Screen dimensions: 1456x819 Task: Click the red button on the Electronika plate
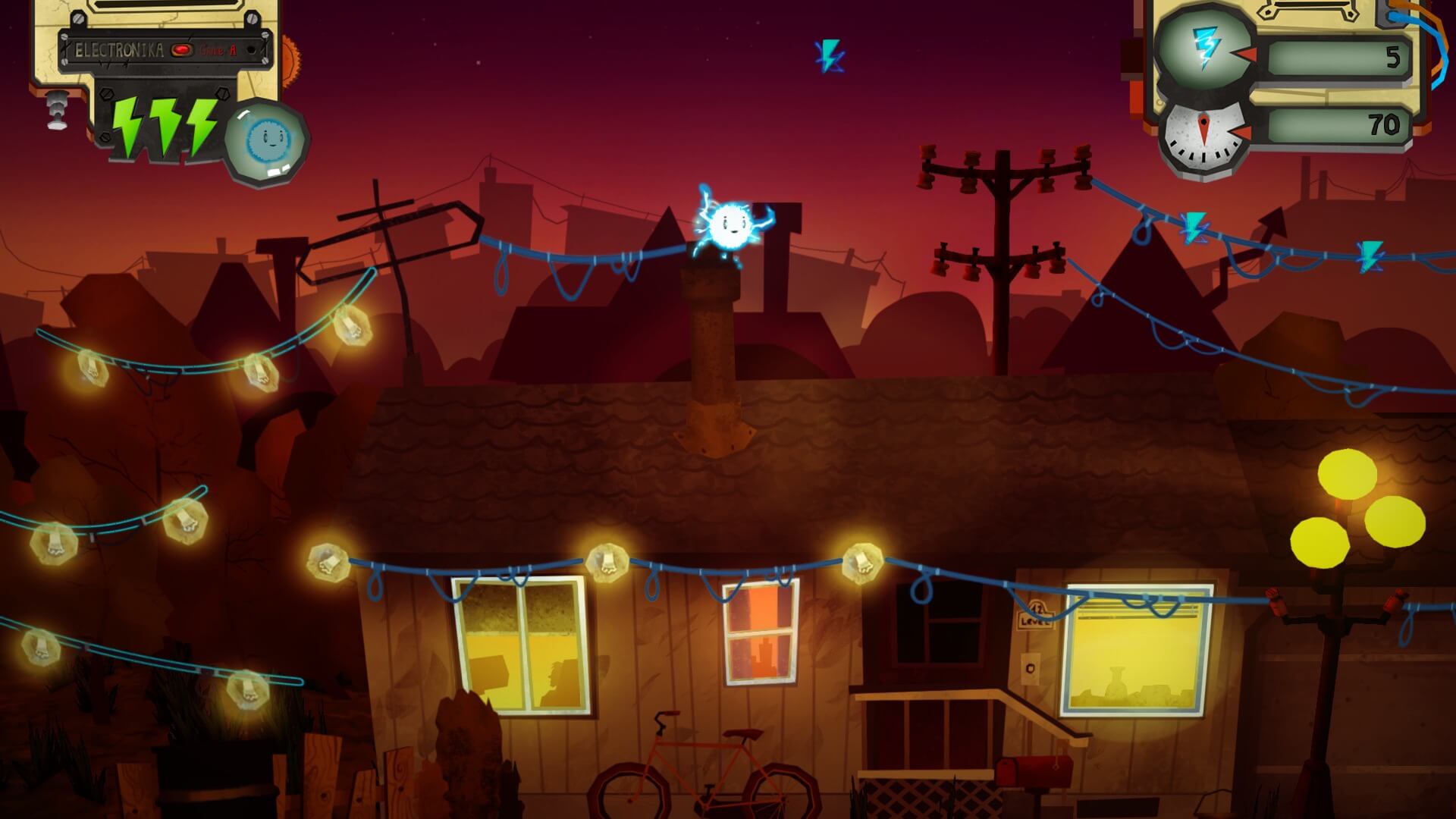point(182,50)
